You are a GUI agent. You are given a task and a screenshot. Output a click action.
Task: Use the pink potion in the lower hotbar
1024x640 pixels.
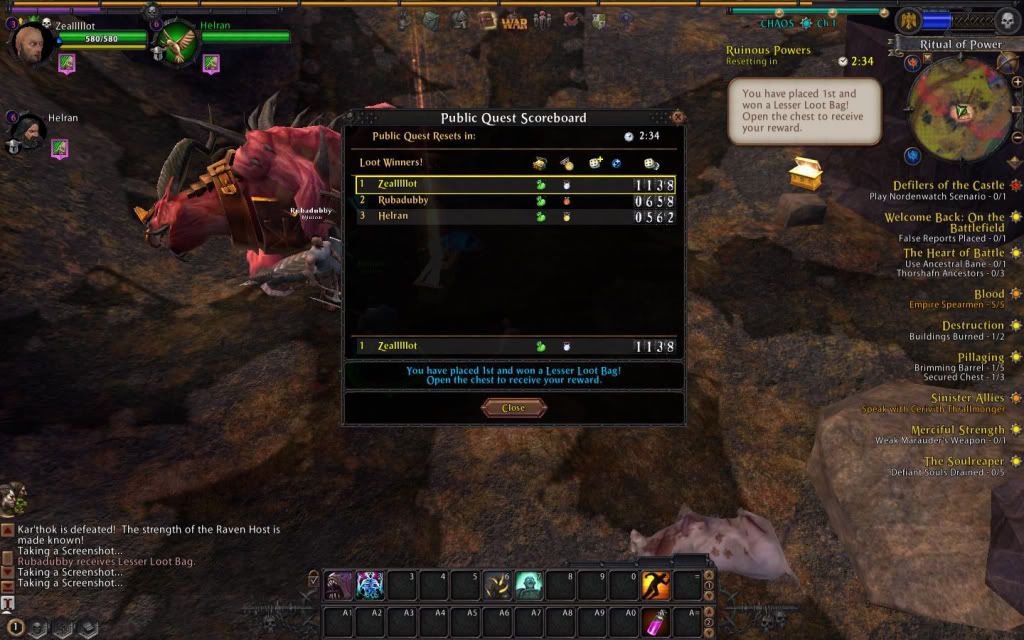(655, 621)
